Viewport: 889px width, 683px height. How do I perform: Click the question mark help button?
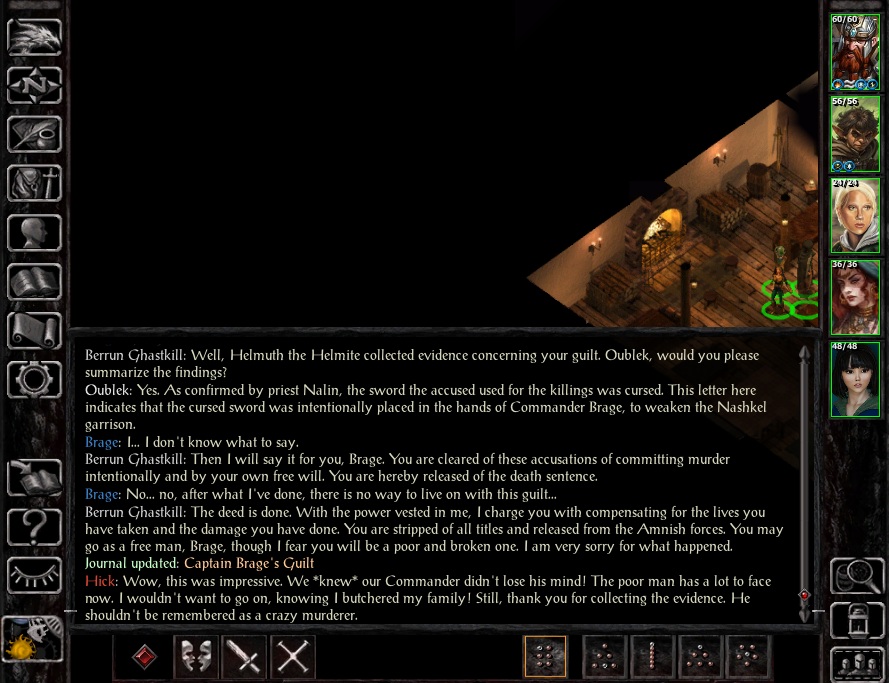pyautogui.click(x=35, y=525)
